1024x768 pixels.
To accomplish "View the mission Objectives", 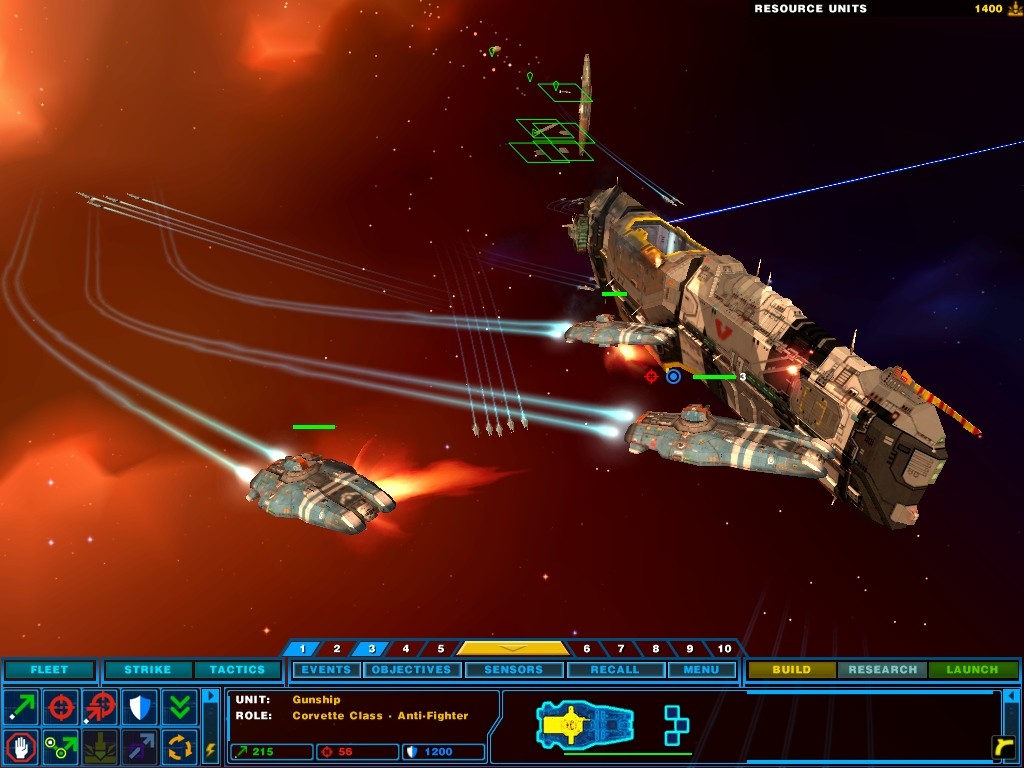I will click(x=411, y=670).
